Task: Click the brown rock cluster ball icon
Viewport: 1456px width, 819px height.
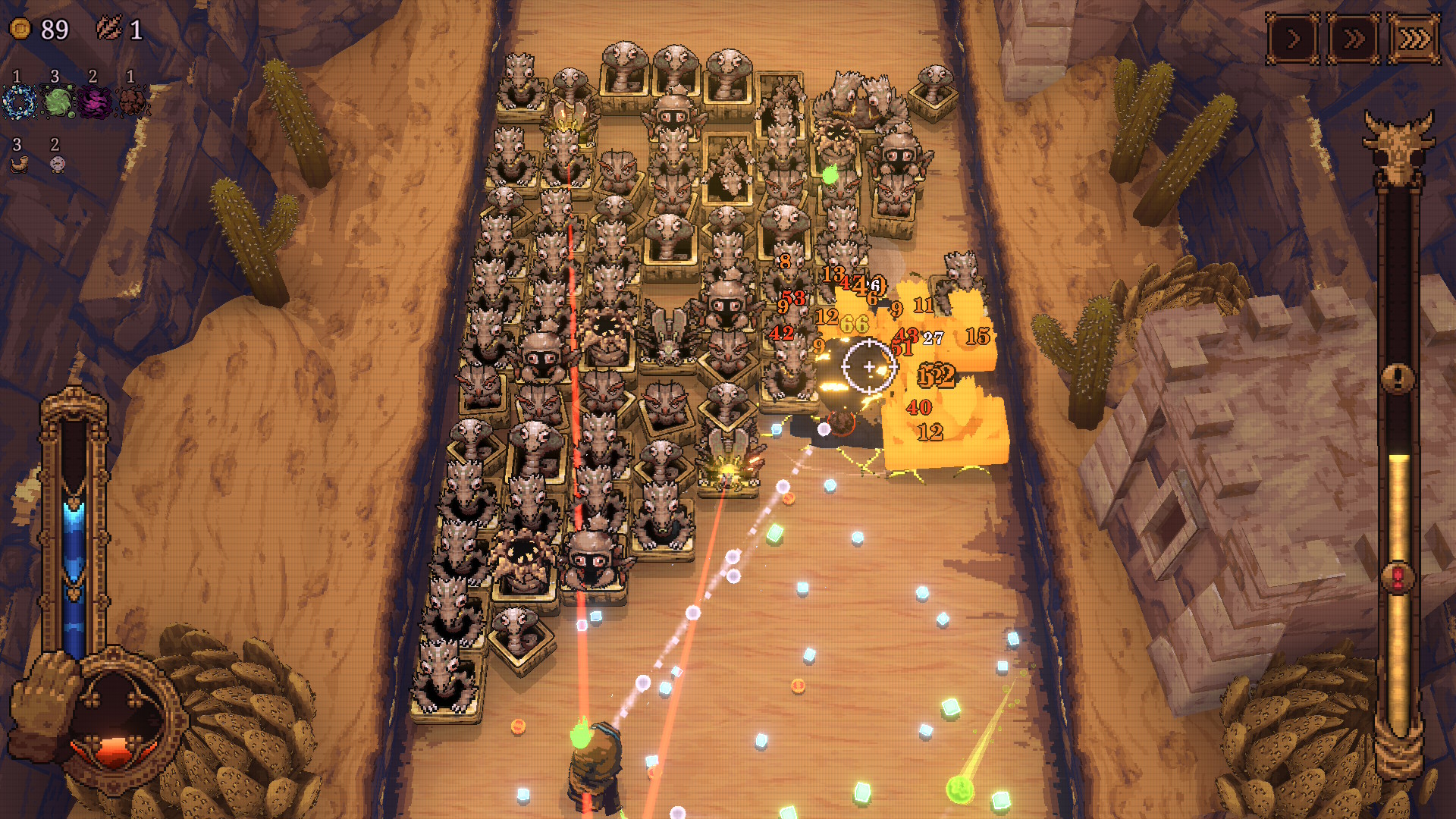Action: point(133,102)
